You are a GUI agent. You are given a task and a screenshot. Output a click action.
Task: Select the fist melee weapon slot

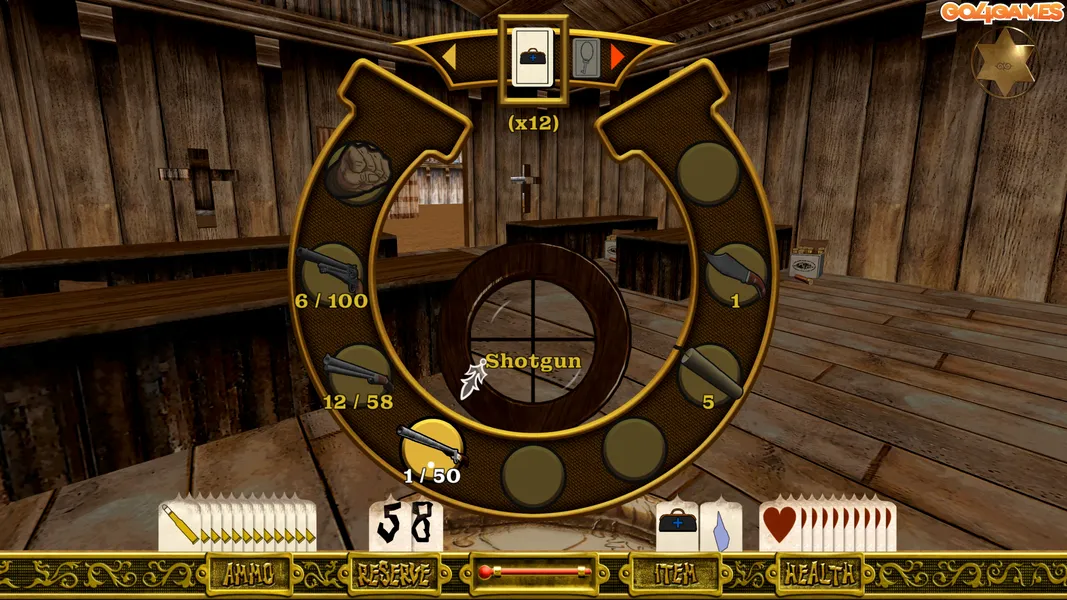pos(358,174)
